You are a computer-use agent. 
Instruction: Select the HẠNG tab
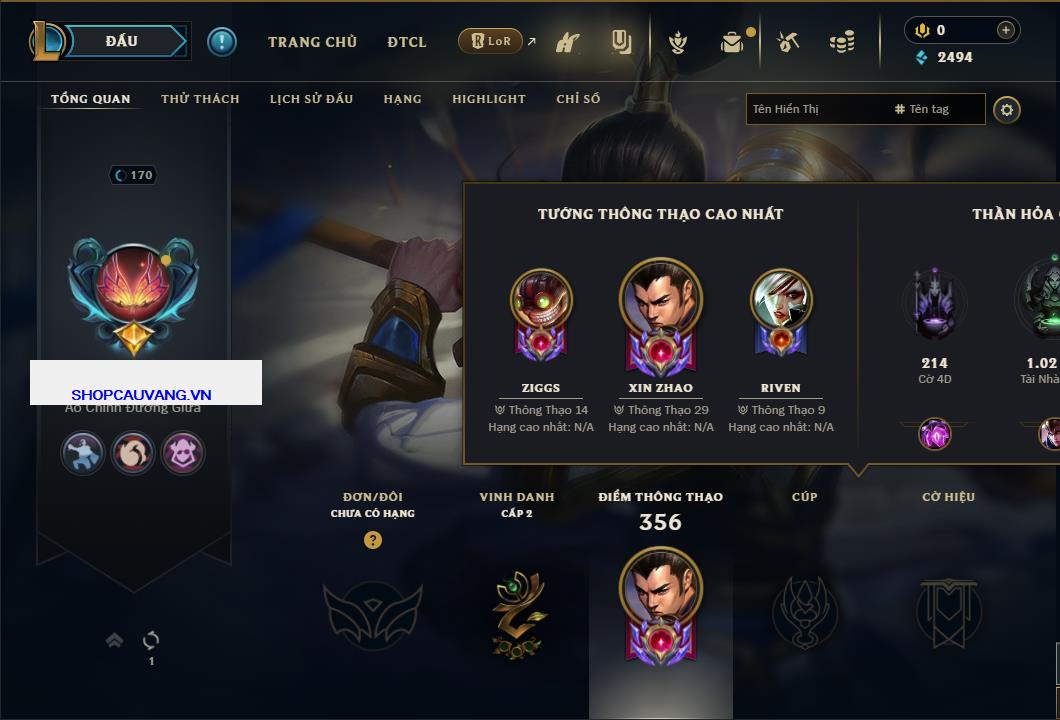tap(402, 99)
